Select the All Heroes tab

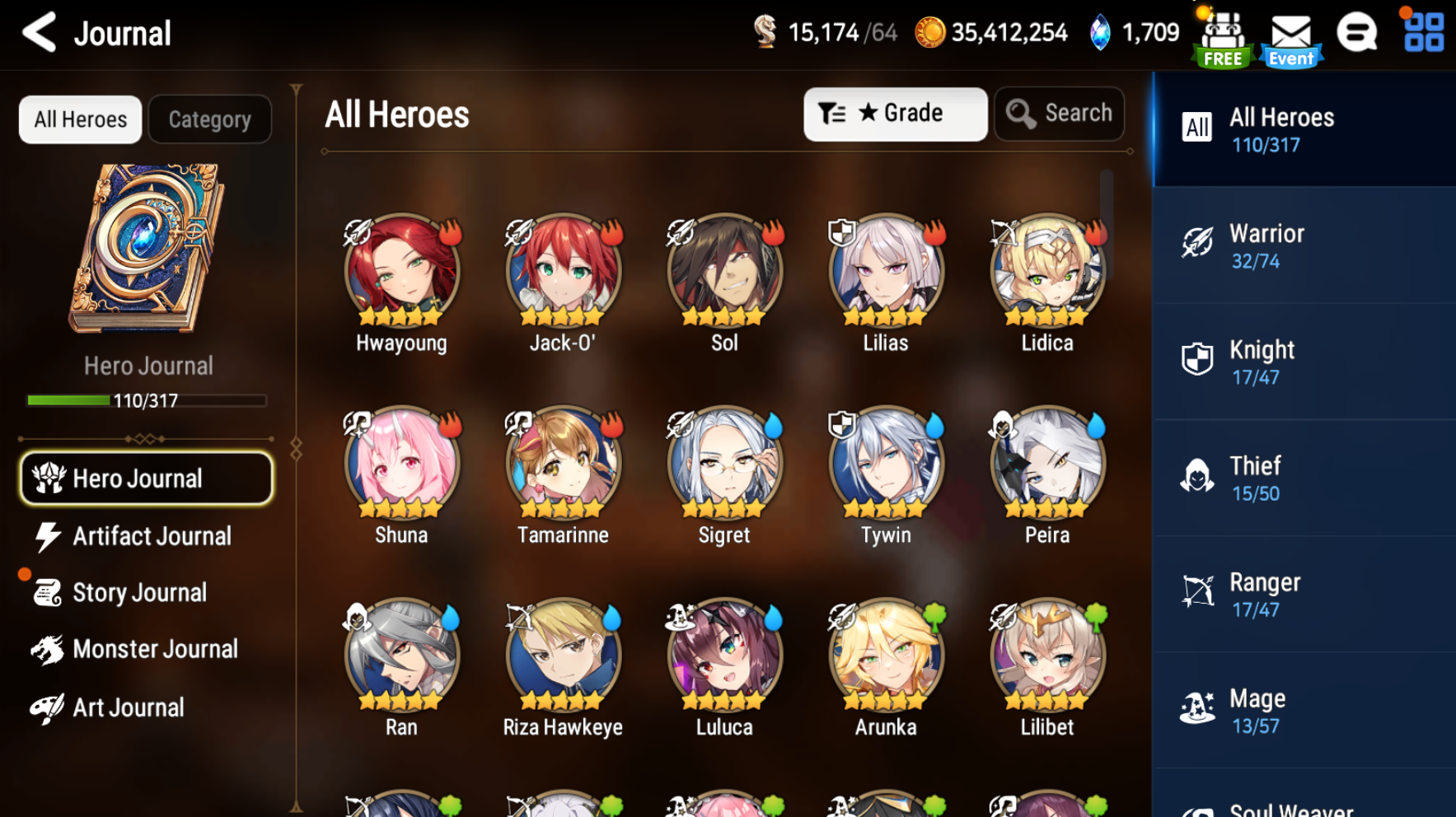point(79,119)
